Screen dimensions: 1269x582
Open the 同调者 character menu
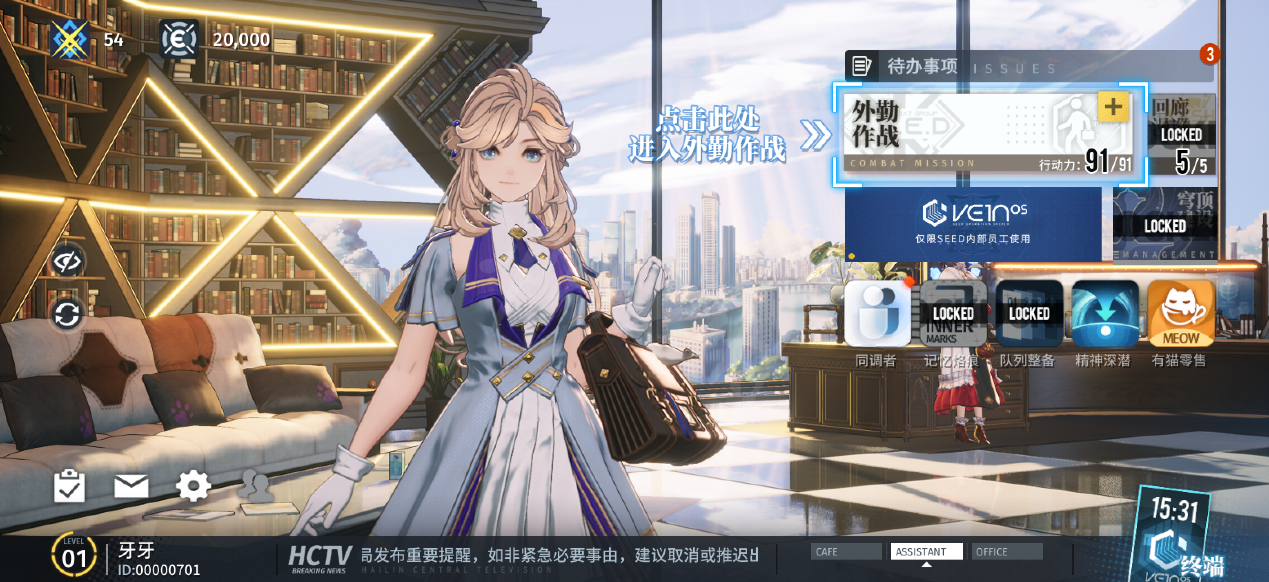click(877, 314)
